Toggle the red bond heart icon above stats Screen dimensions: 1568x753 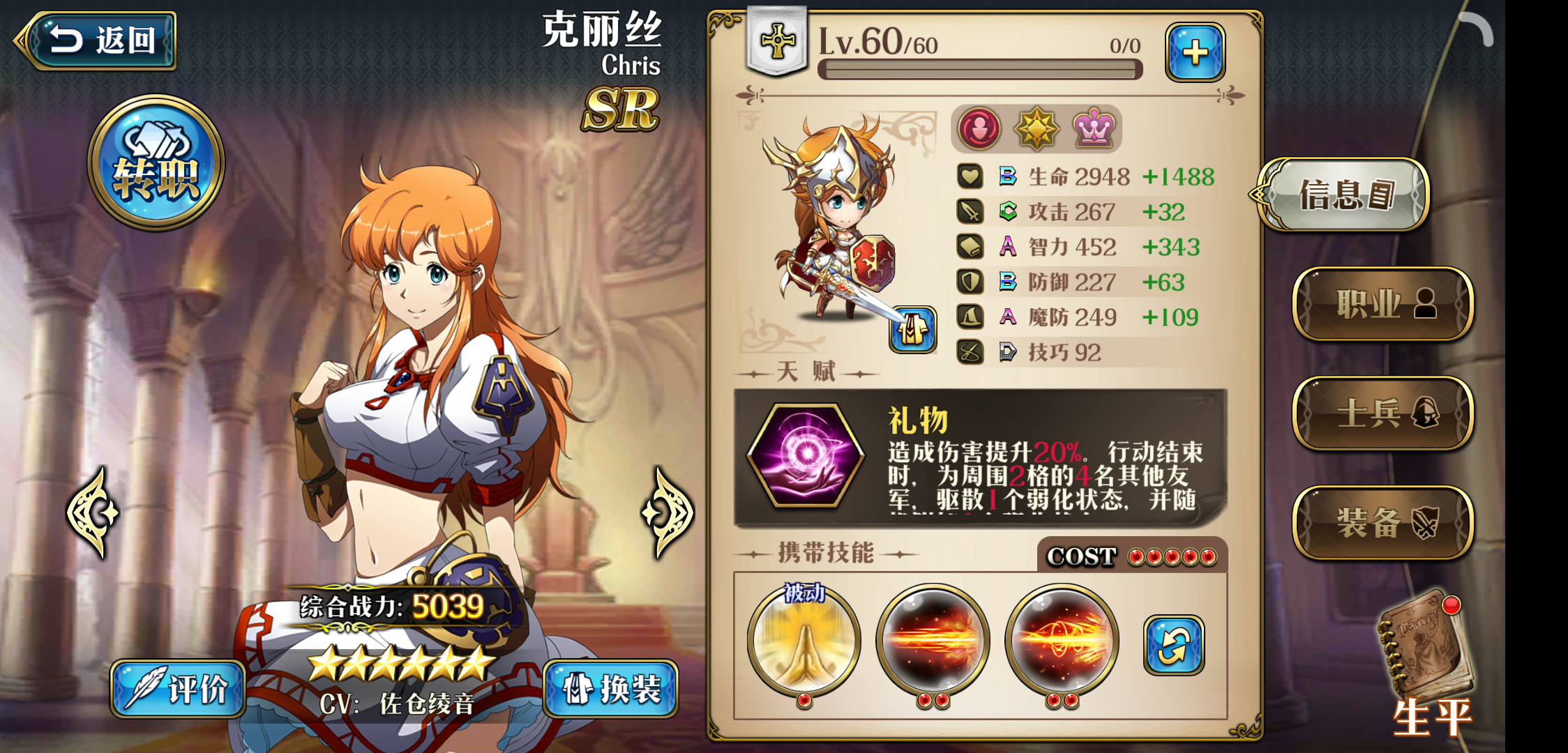[x=979, y=128]
